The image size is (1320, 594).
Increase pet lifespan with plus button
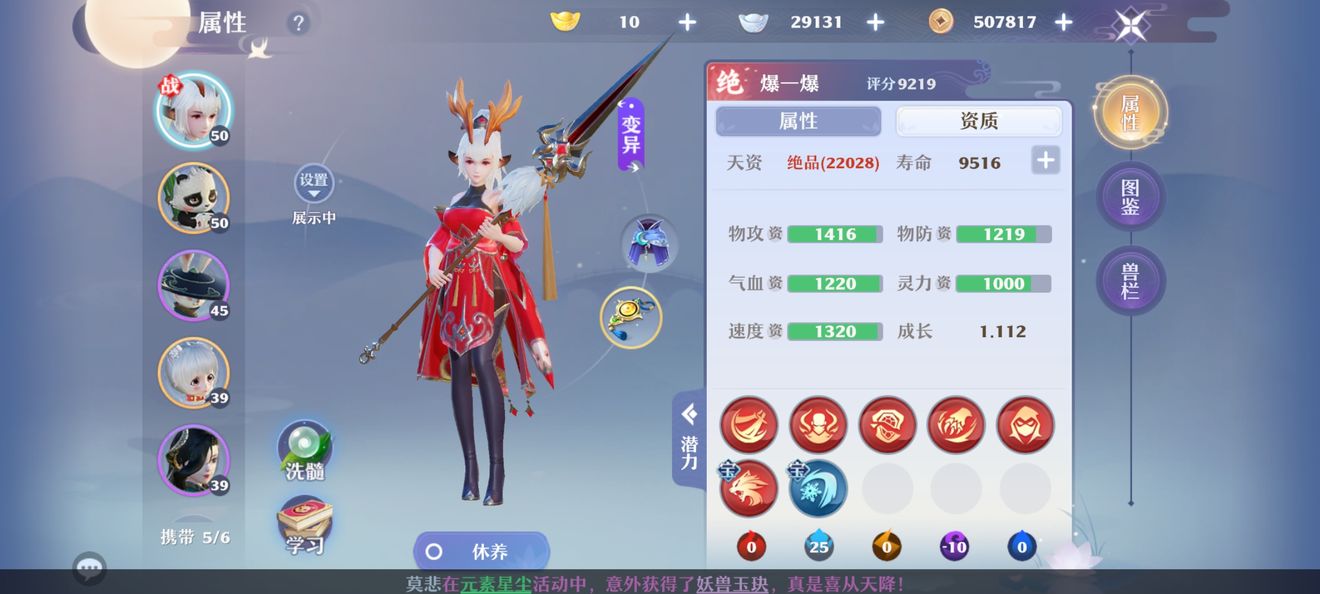1045,160
